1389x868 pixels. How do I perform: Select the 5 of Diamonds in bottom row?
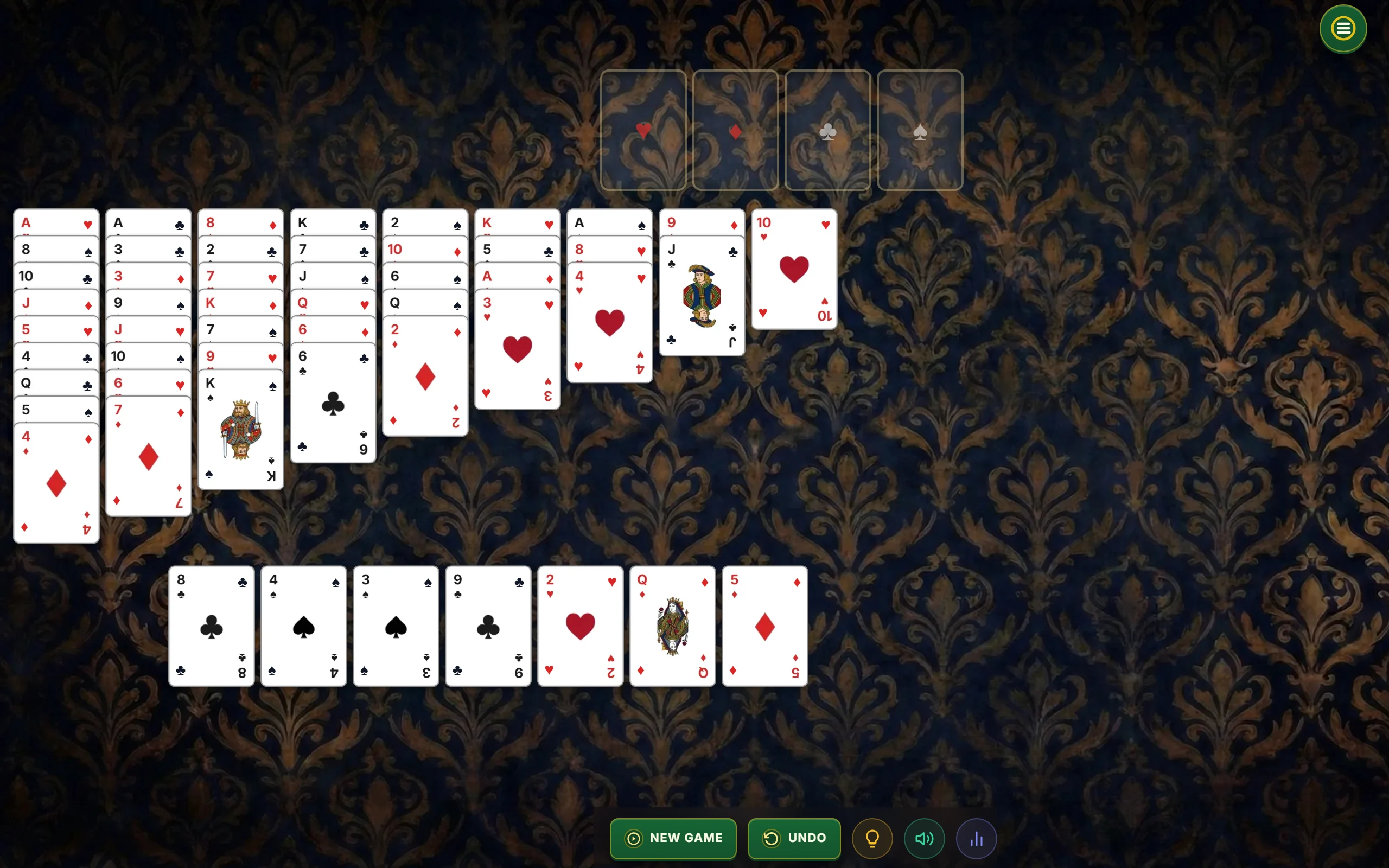(764, 626)
